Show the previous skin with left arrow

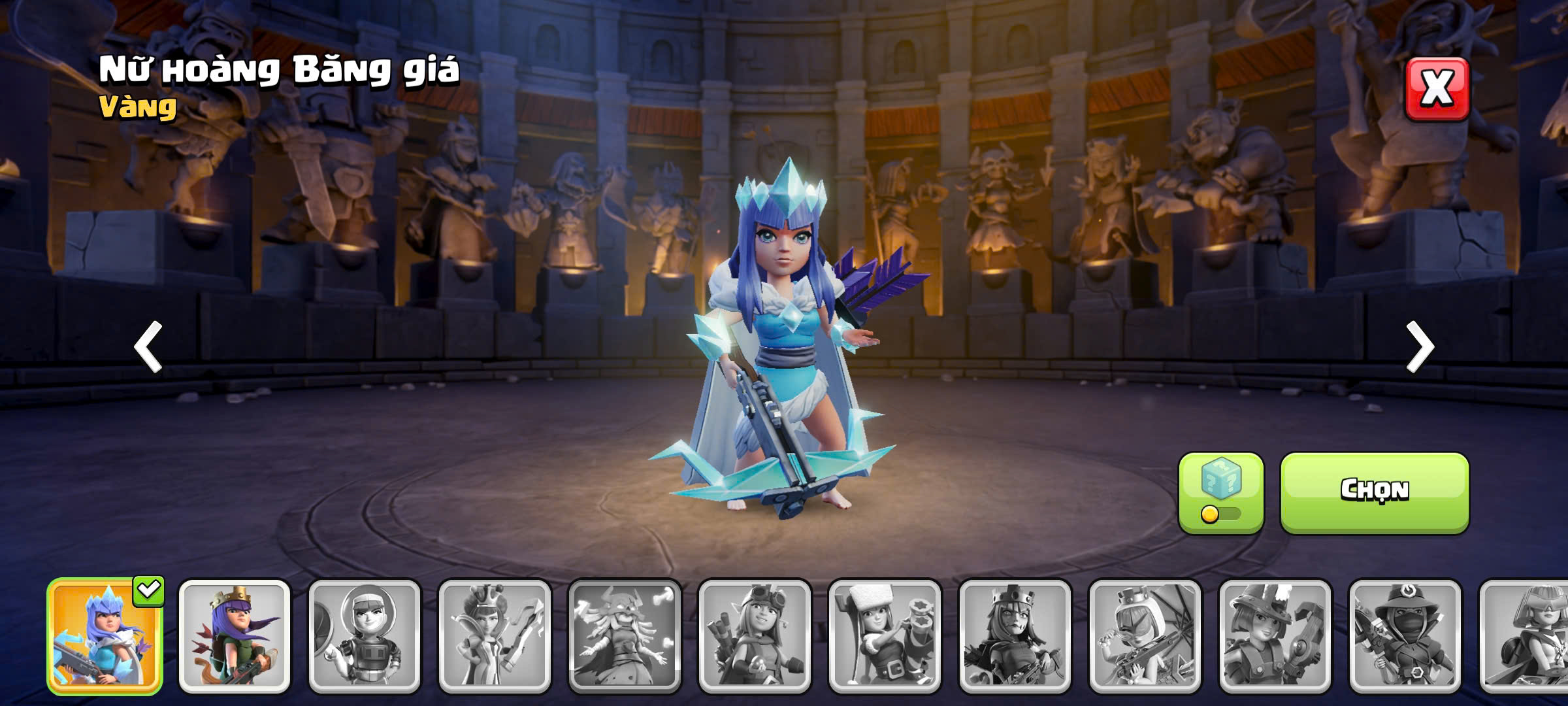pos(148,346)
